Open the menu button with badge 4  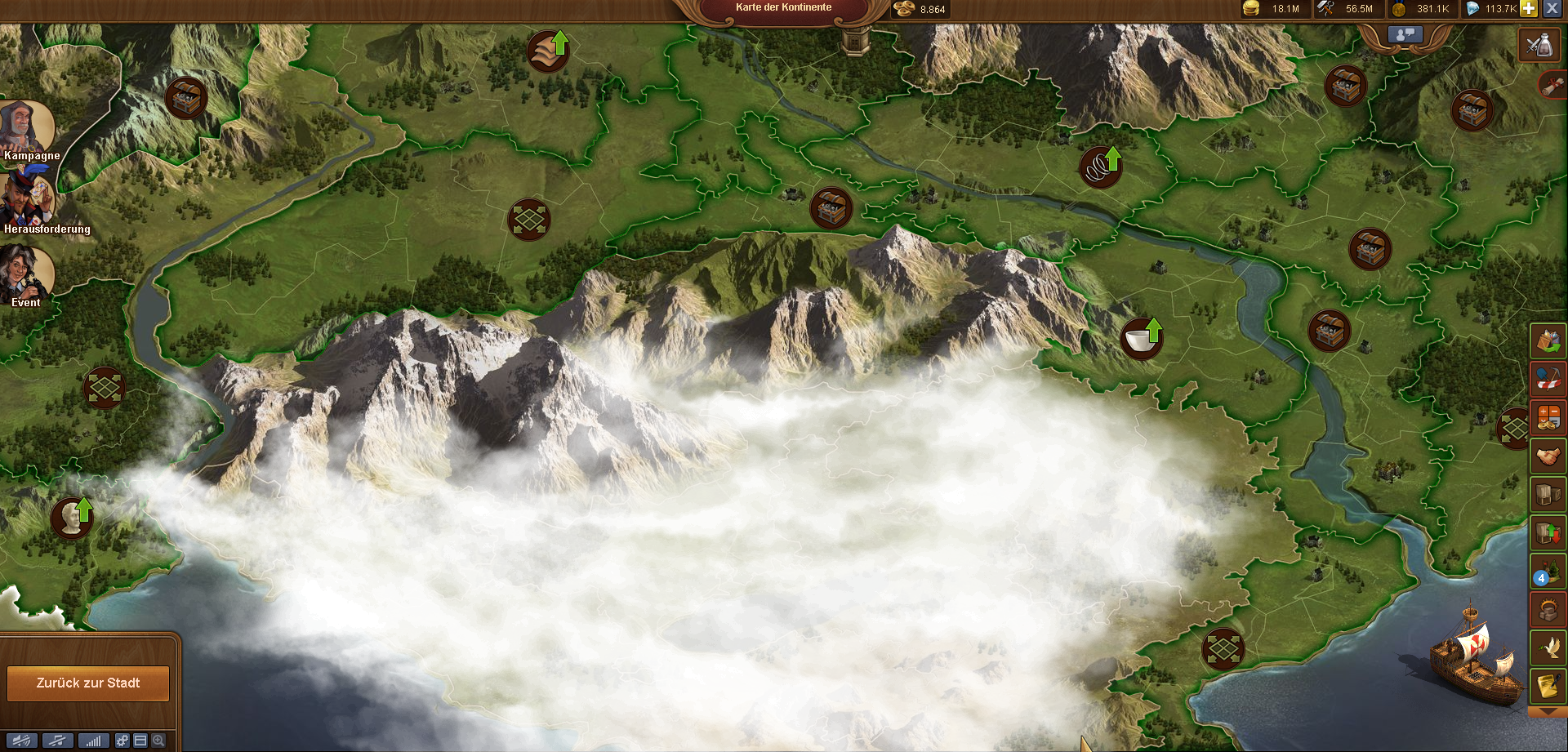(1548, 572)
